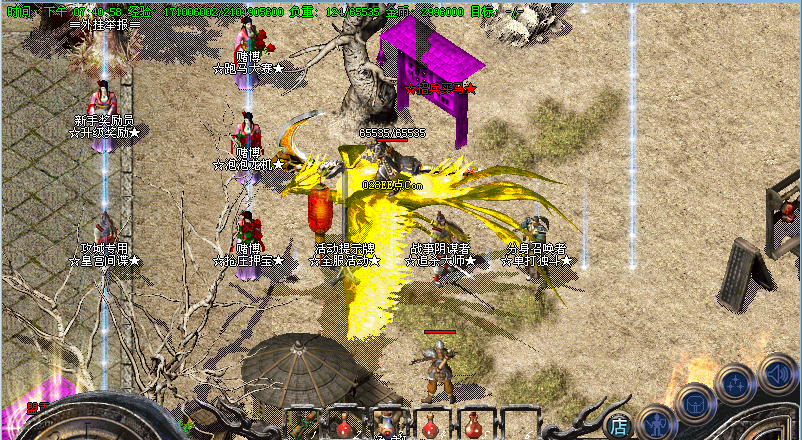Open the character panel round icon
The width and height of the screenshot is (802, 440).
tap(657, 425)
